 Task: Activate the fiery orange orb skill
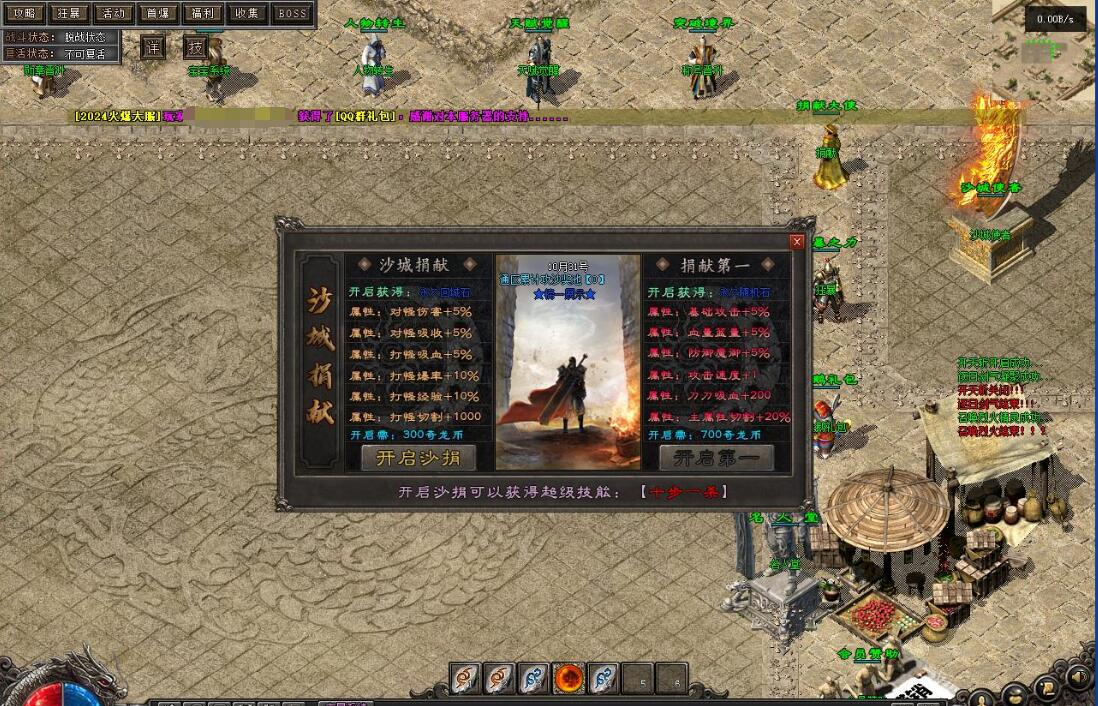coord(569,678)
